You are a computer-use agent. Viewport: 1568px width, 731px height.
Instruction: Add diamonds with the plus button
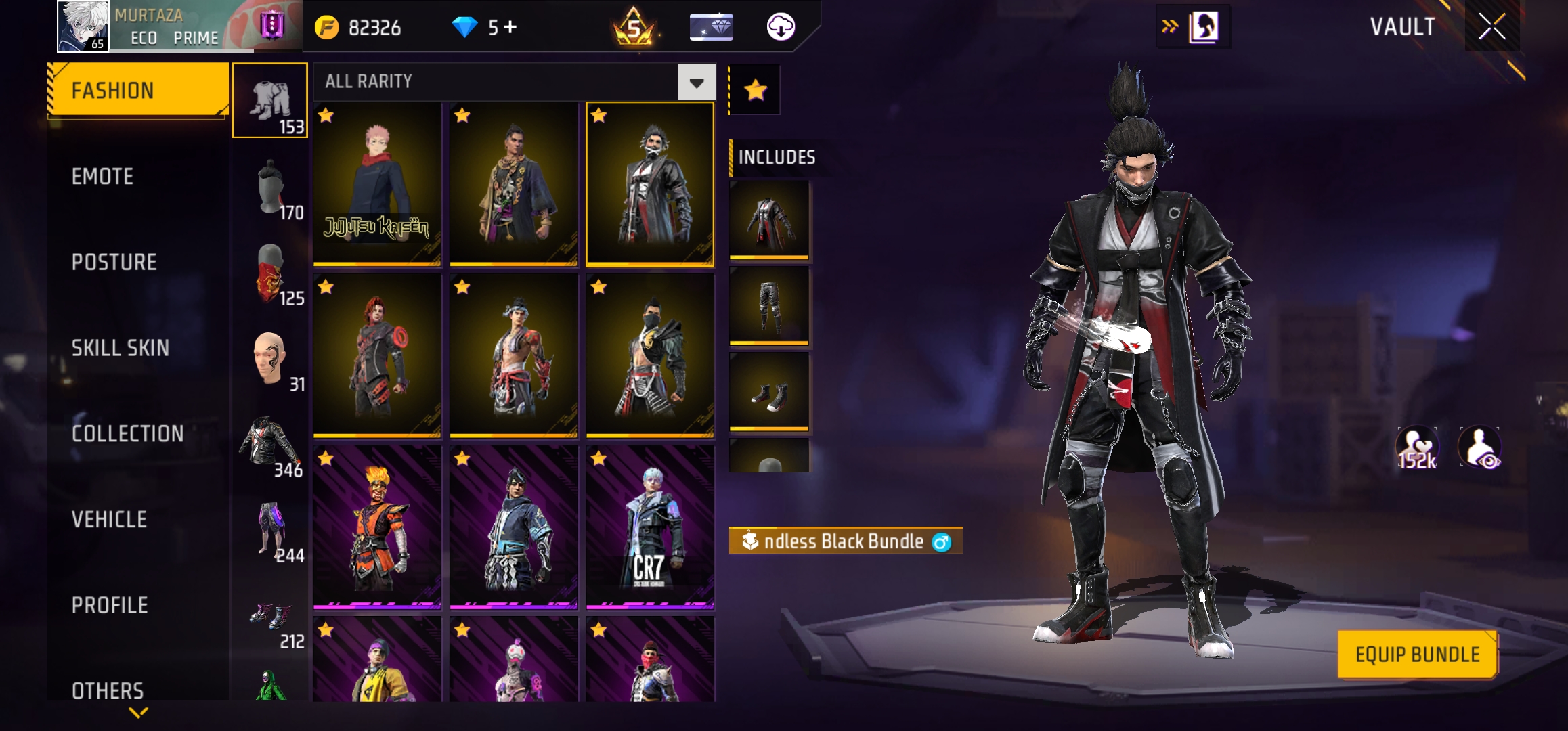[x=510, y=27]
